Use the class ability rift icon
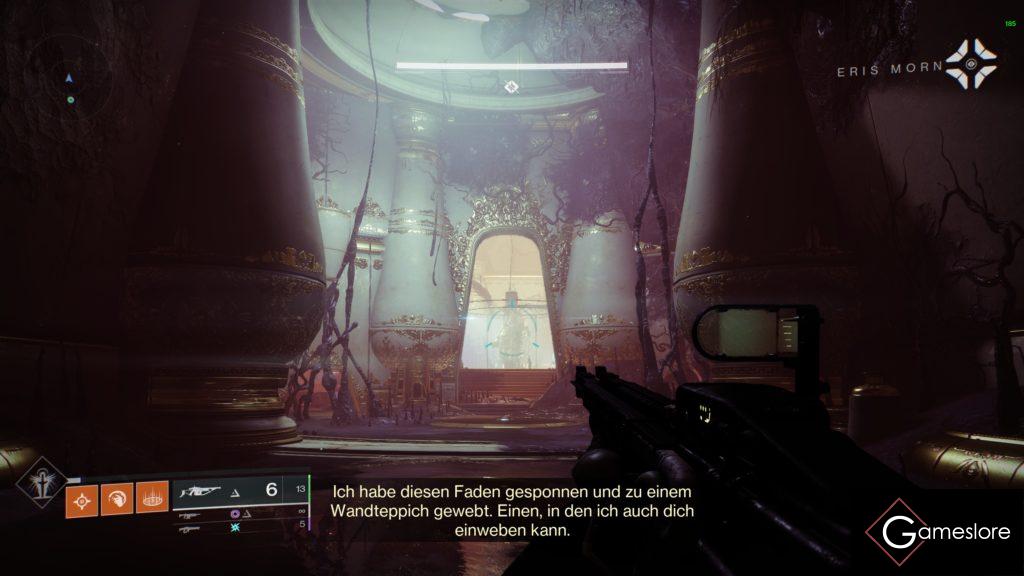Viewport: 1024px width, 576px height. tap(151, 496)
